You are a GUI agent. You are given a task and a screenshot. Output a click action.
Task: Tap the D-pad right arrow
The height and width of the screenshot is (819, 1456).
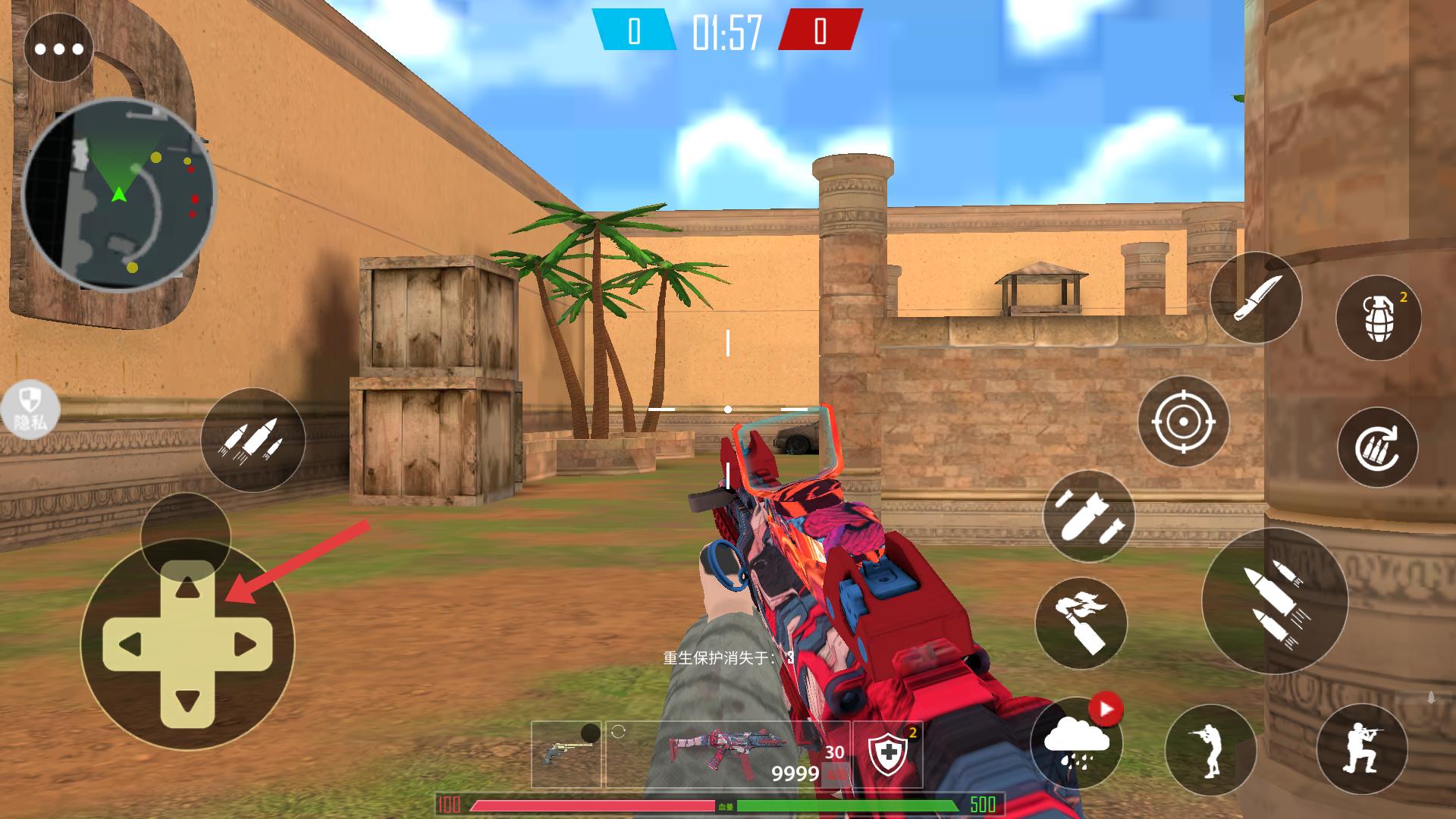244,645
